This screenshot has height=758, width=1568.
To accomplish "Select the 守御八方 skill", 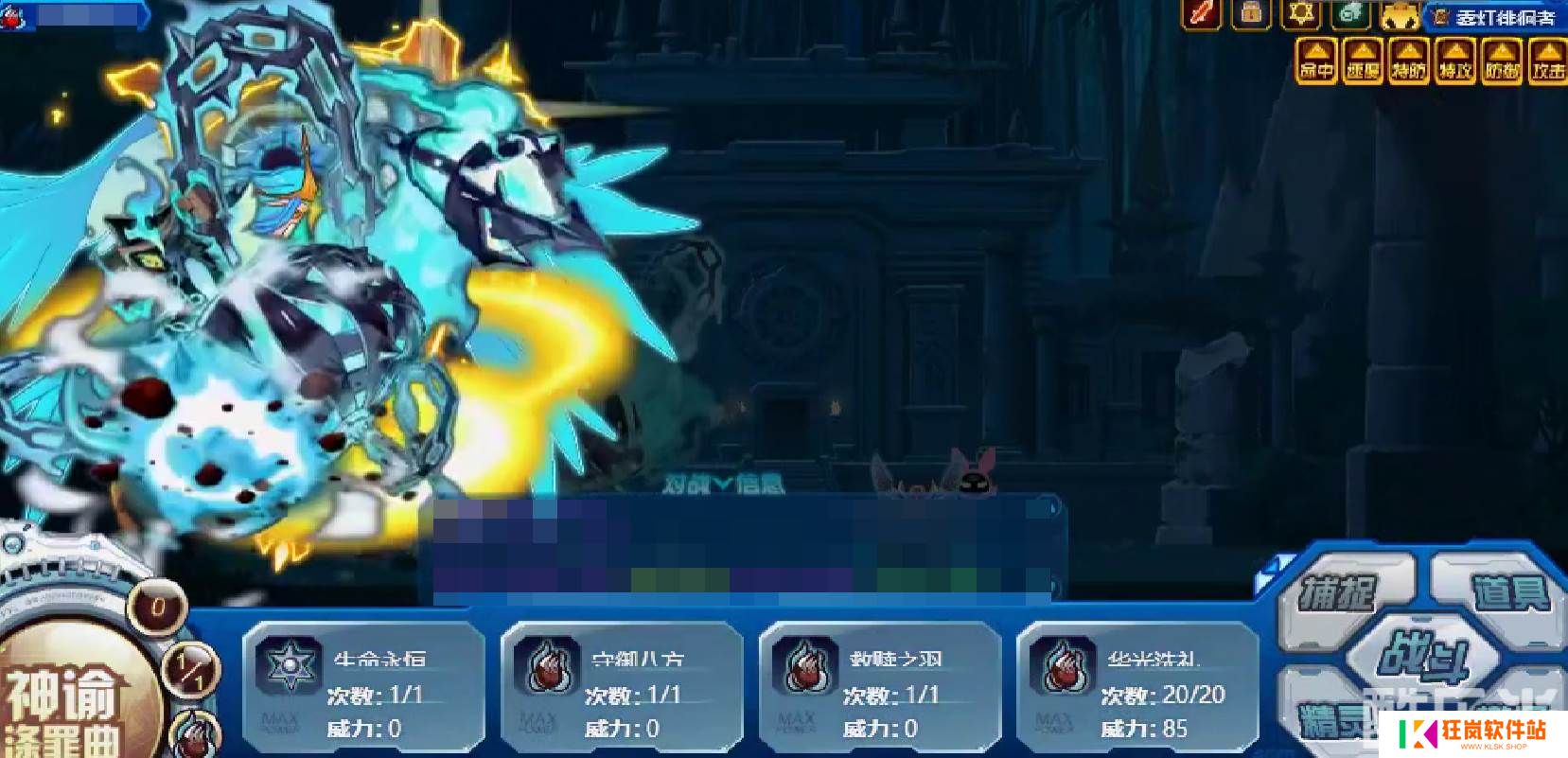I will 621,688.
